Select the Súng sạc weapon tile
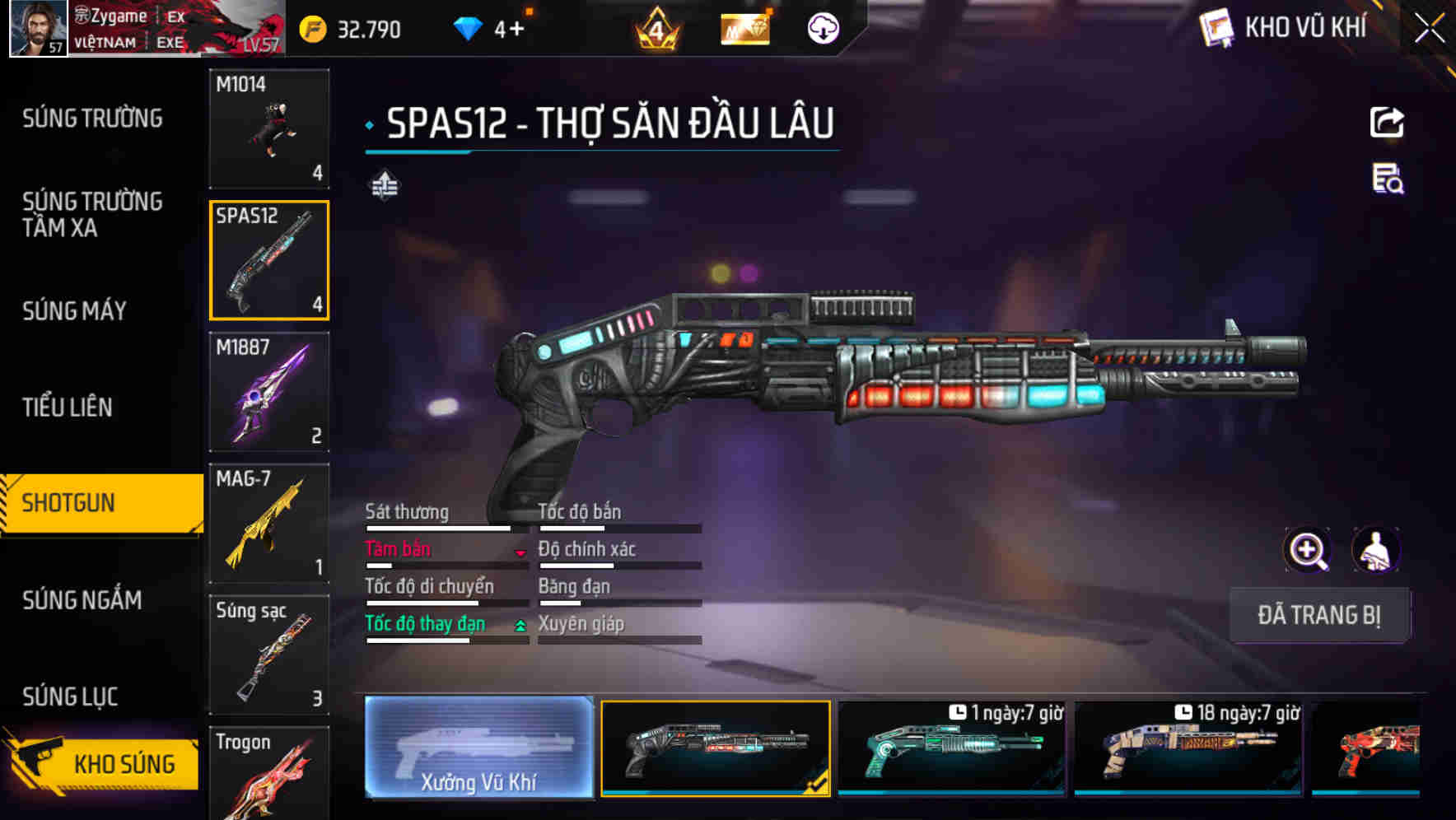Image resolution: width=1456 pixels, height=820 pixels. click(x=269, y=655)
